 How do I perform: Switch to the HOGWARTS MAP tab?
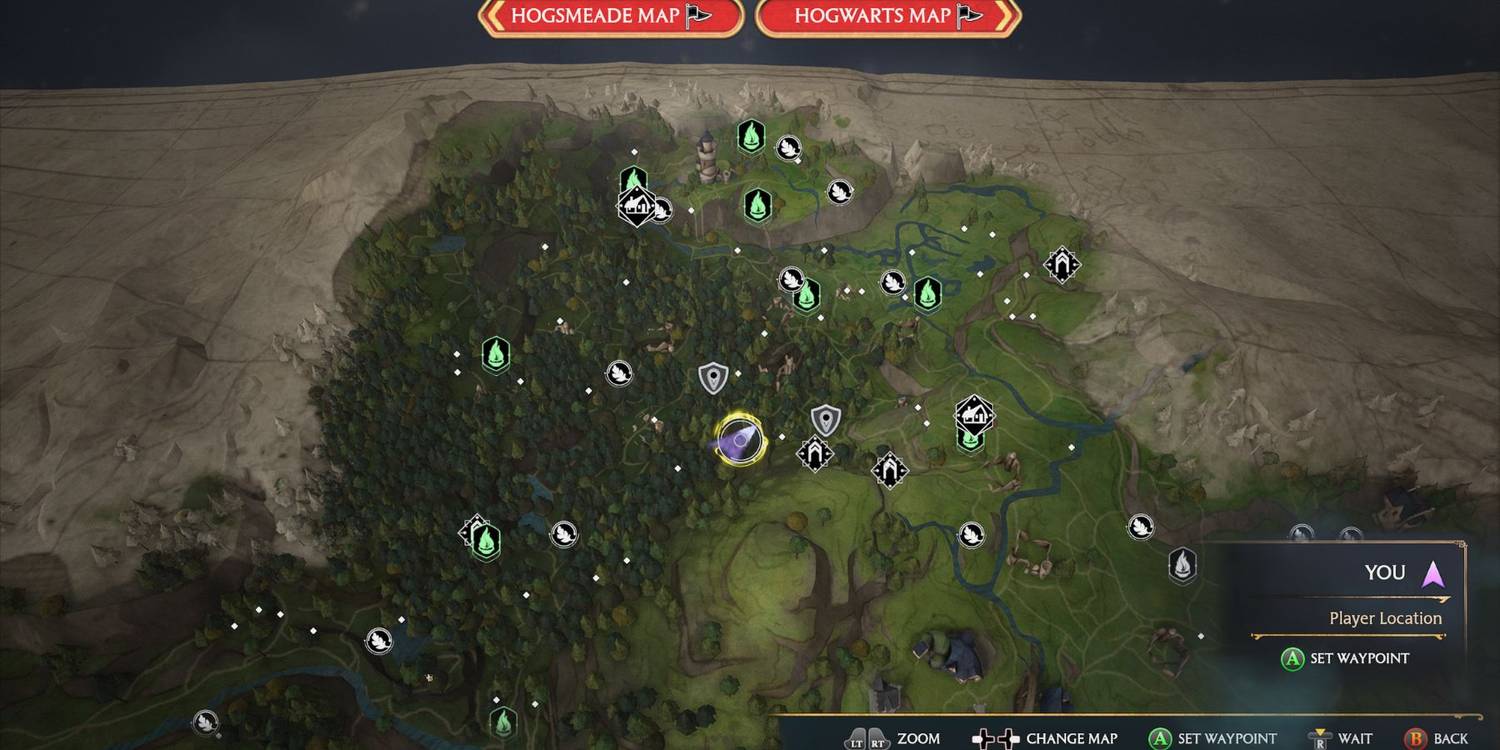coord(884,17)
